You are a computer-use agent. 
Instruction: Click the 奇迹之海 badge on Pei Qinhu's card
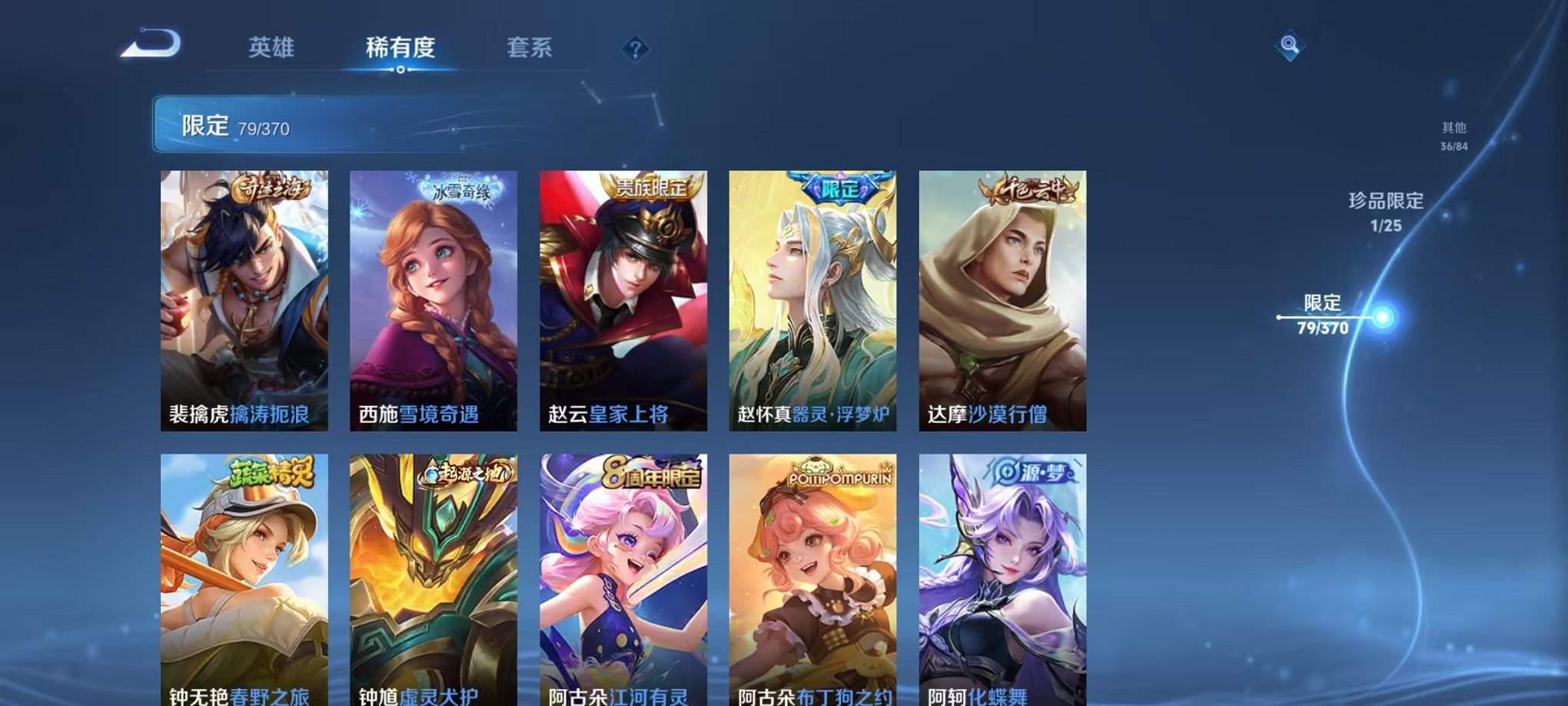click(x=268, y=187)
